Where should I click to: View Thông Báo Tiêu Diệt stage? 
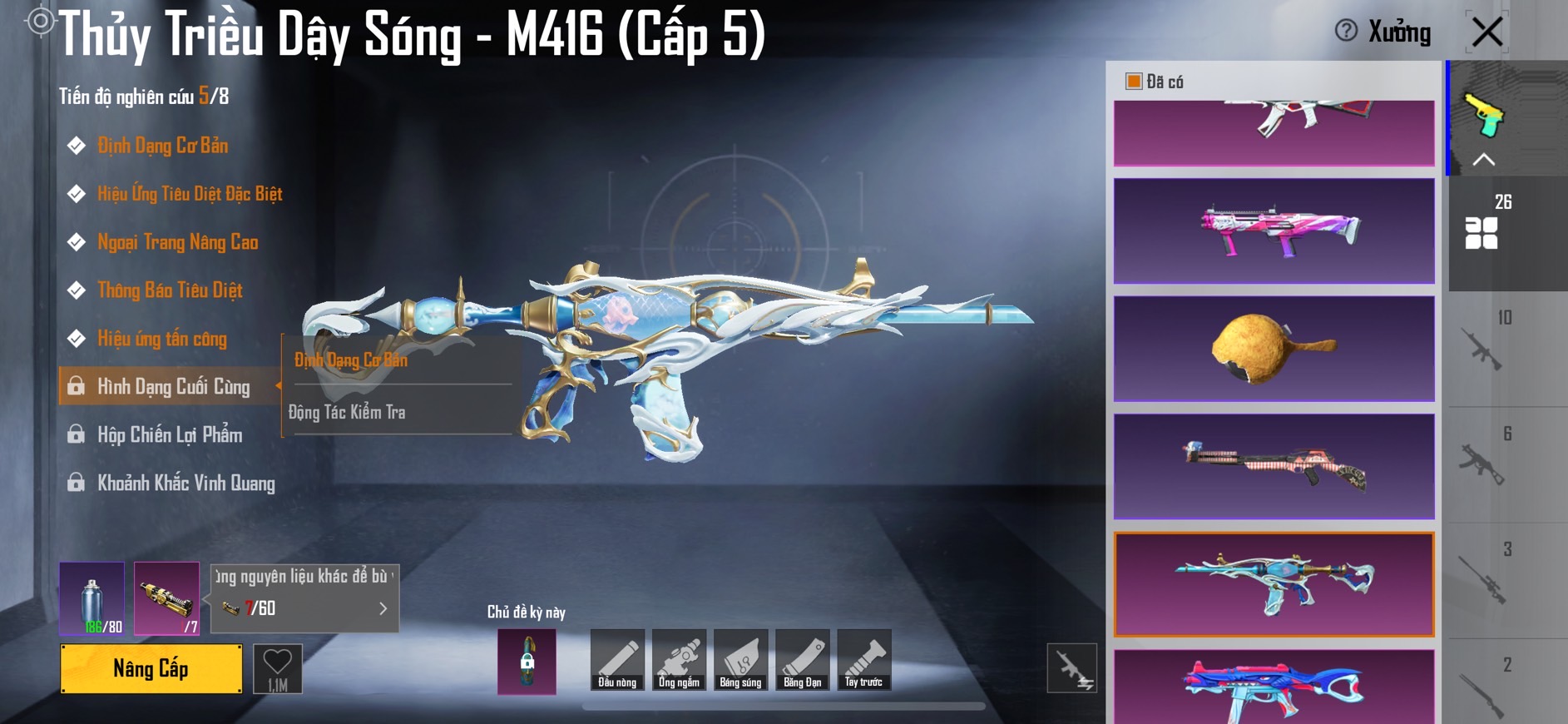(170, 290)
